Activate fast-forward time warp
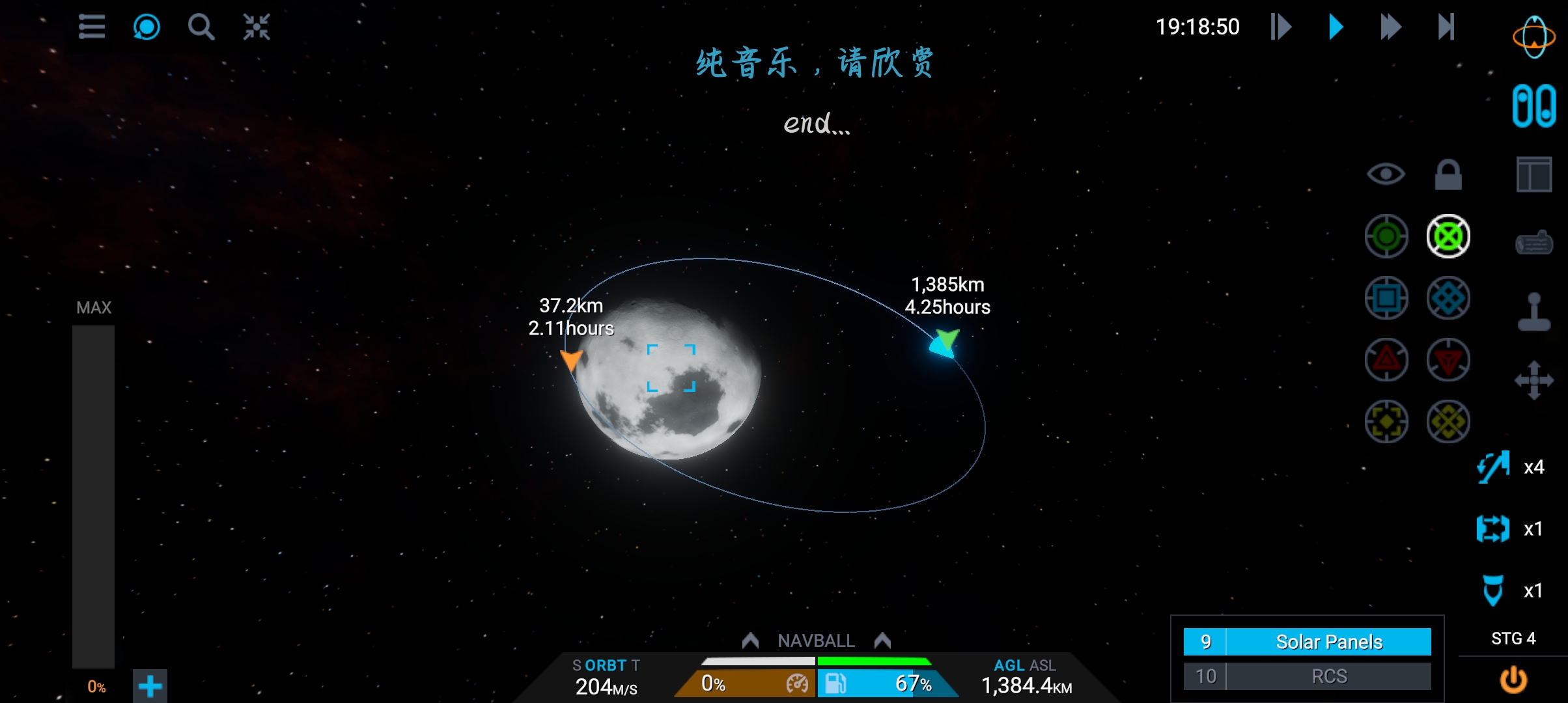The image size is (1568, 703). 1390,27
